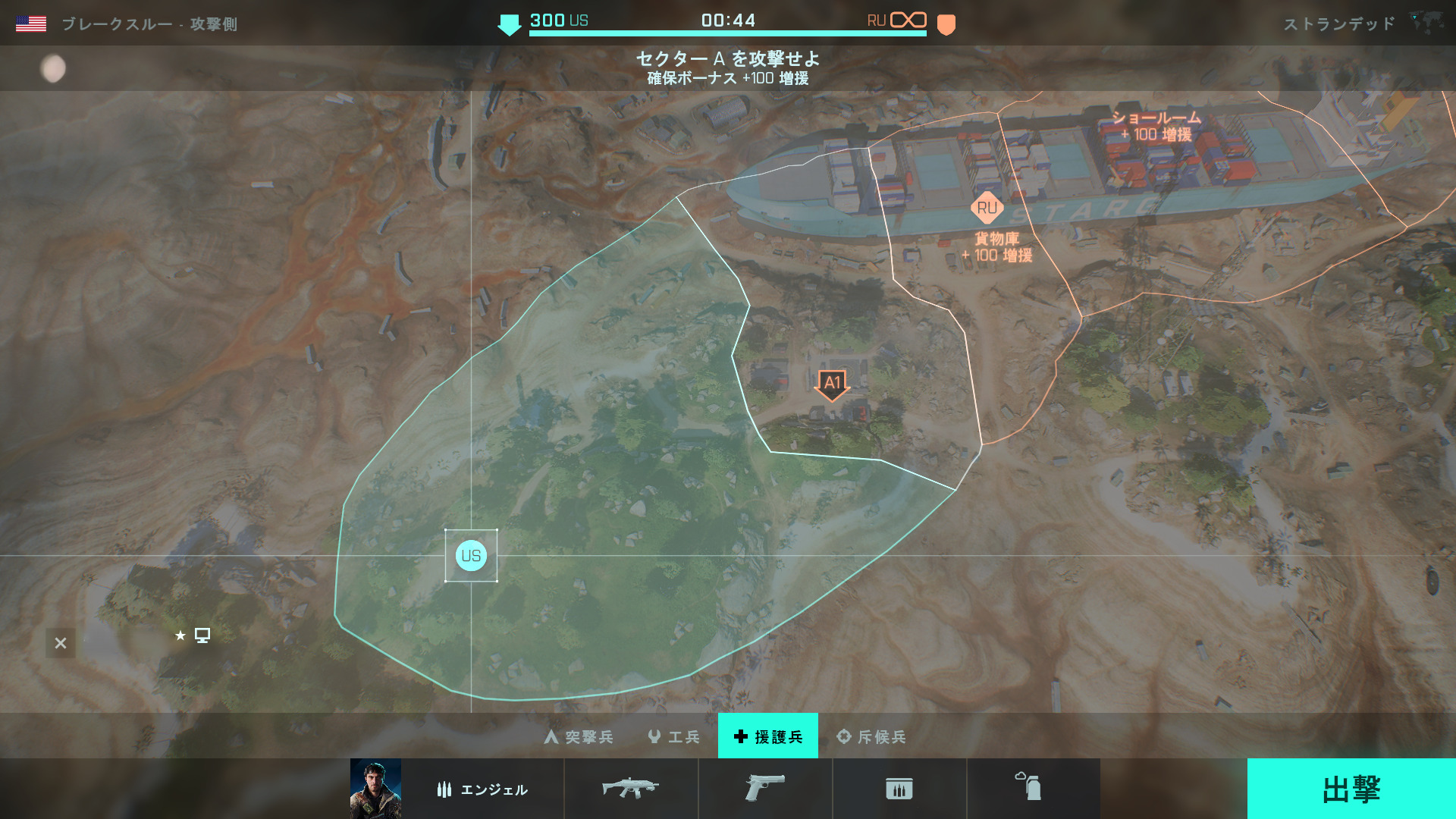Open the grenade throwable slot
Screen dimensions: 1456x819
click(1029, 788)
